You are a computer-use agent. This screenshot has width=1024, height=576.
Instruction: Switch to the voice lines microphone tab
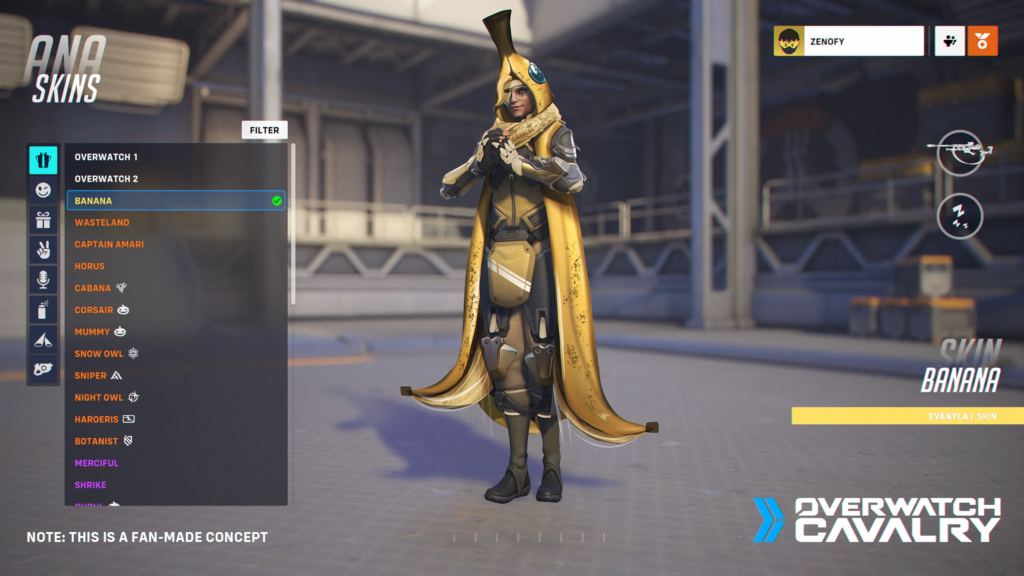[43, 280]
